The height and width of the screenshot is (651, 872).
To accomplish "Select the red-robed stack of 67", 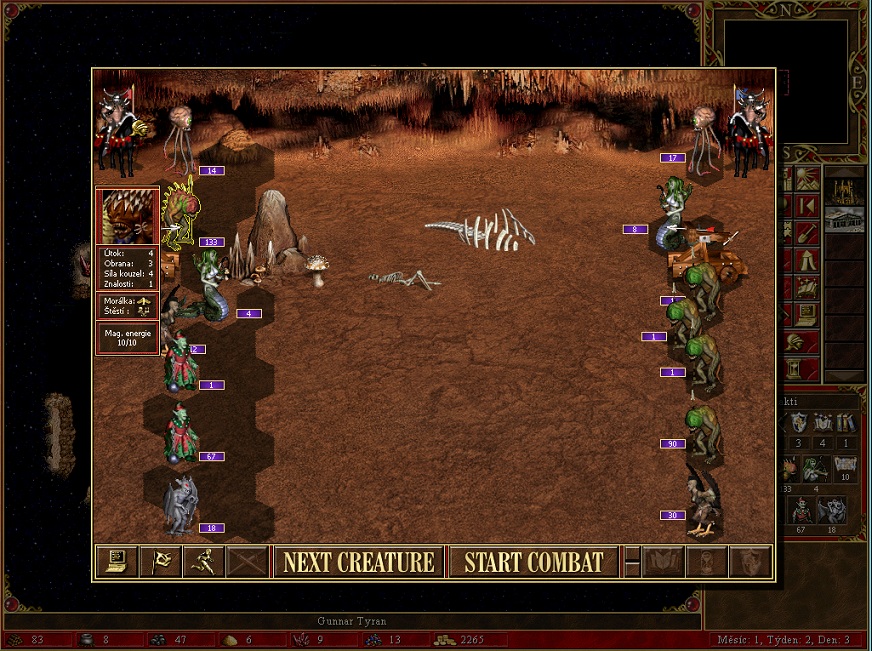I will click(181, 433).
